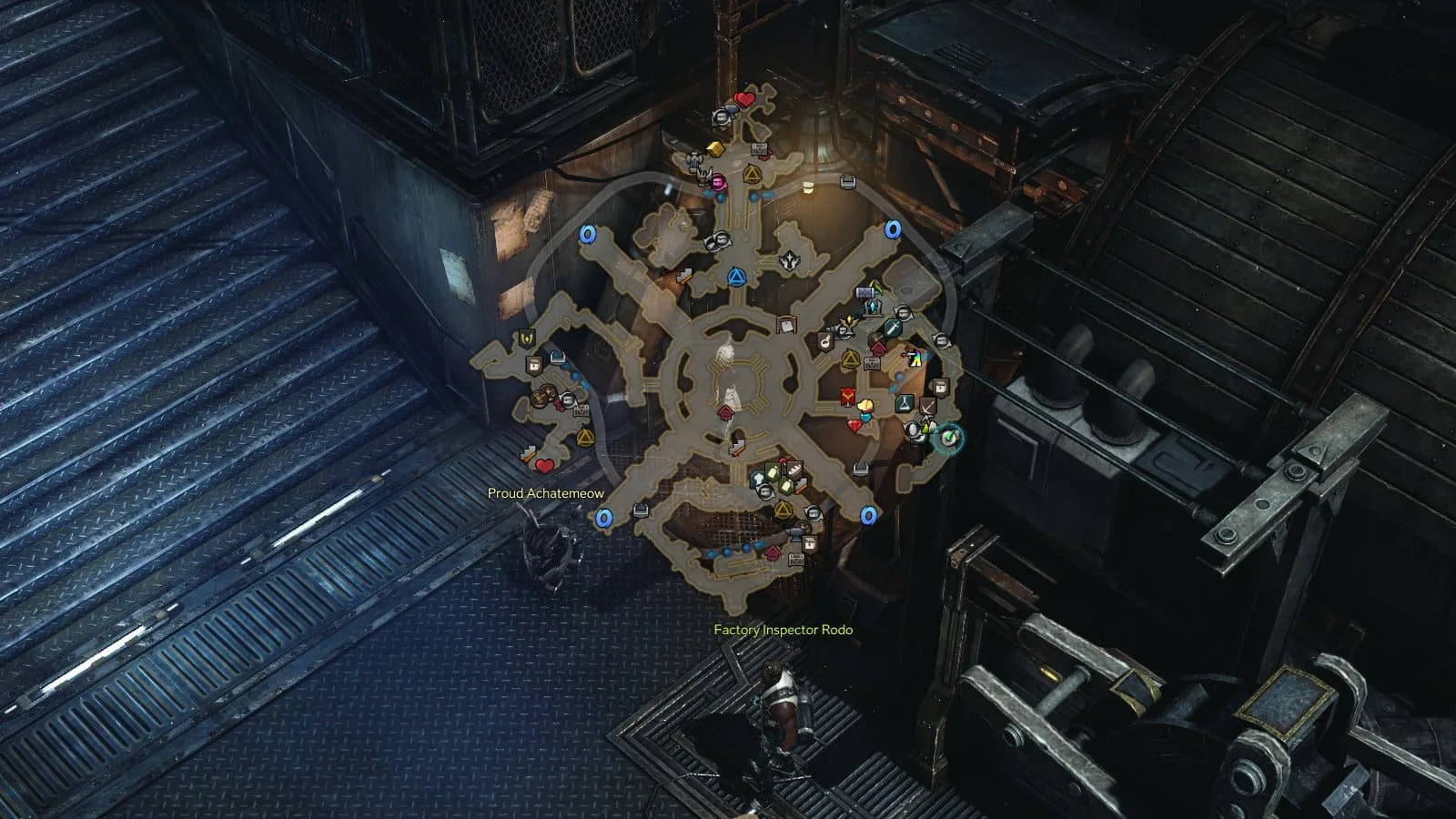The height and width of the screenshot is (819, 1456).
Task: Click the red ruby gem marker
Action: coord(855,425)
